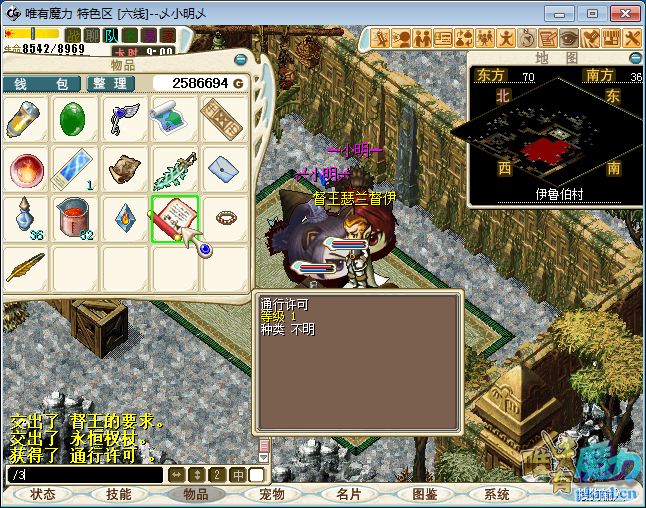
Task: Pick the folded map item slot
Action: [x=175, y=119]
